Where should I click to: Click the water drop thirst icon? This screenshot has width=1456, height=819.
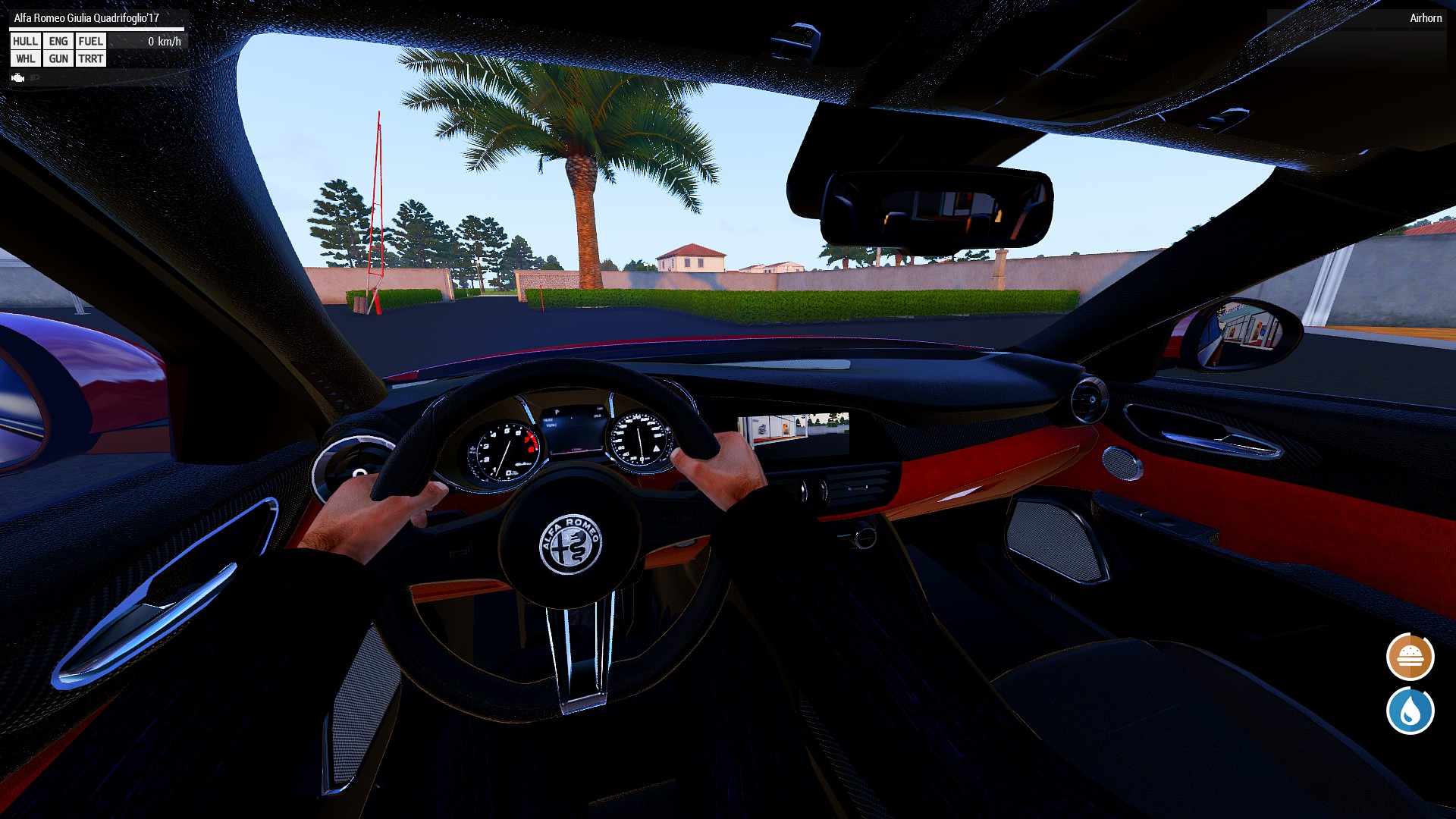1410,711
